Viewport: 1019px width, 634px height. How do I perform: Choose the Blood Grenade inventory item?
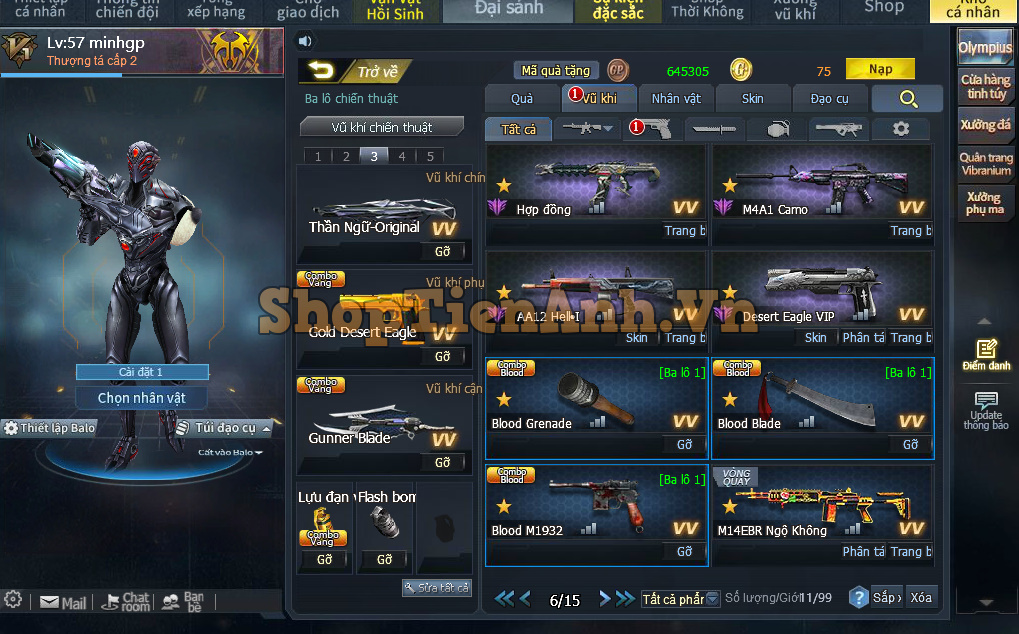point(596,398)
